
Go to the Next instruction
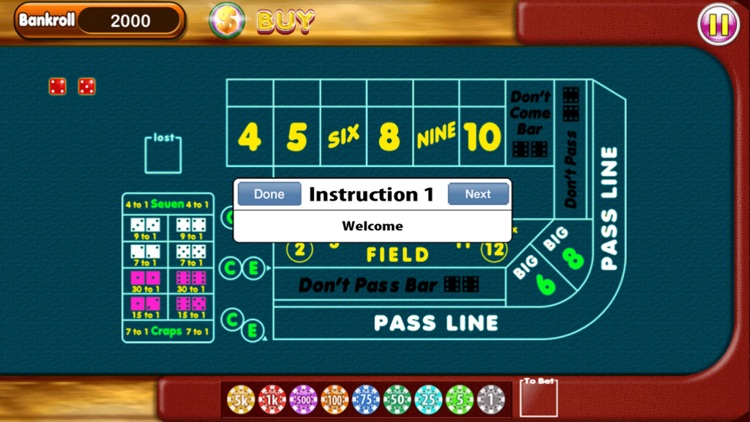click(478, 194)
